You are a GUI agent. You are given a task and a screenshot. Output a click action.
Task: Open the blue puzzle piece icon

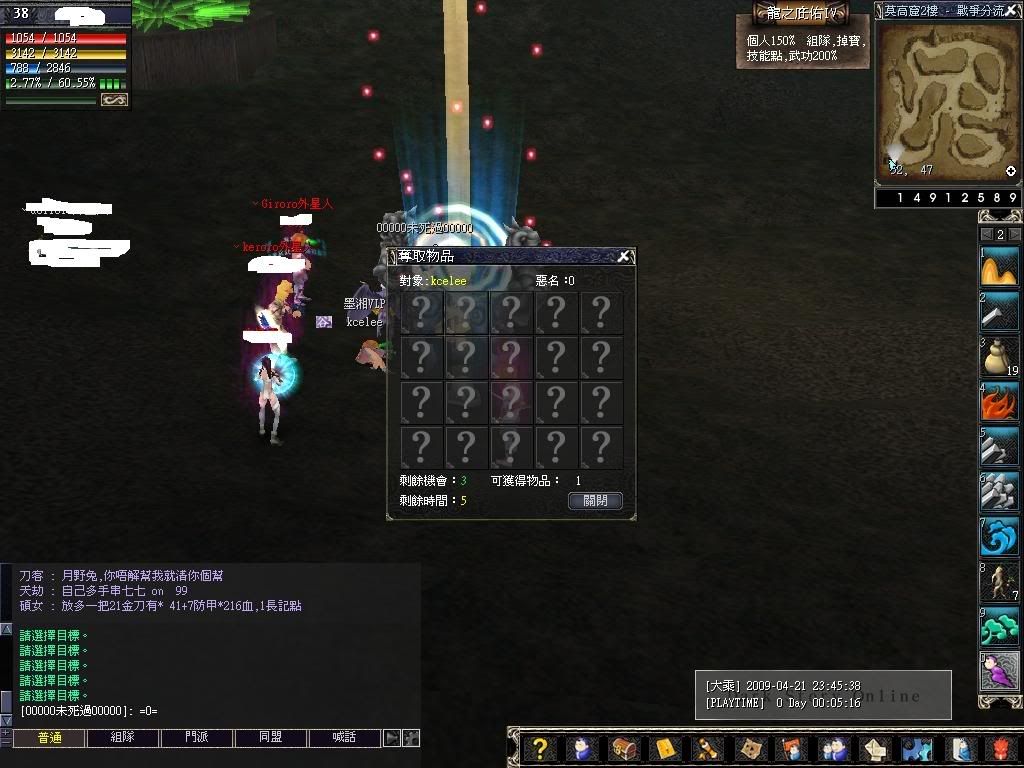pos(917,749)
